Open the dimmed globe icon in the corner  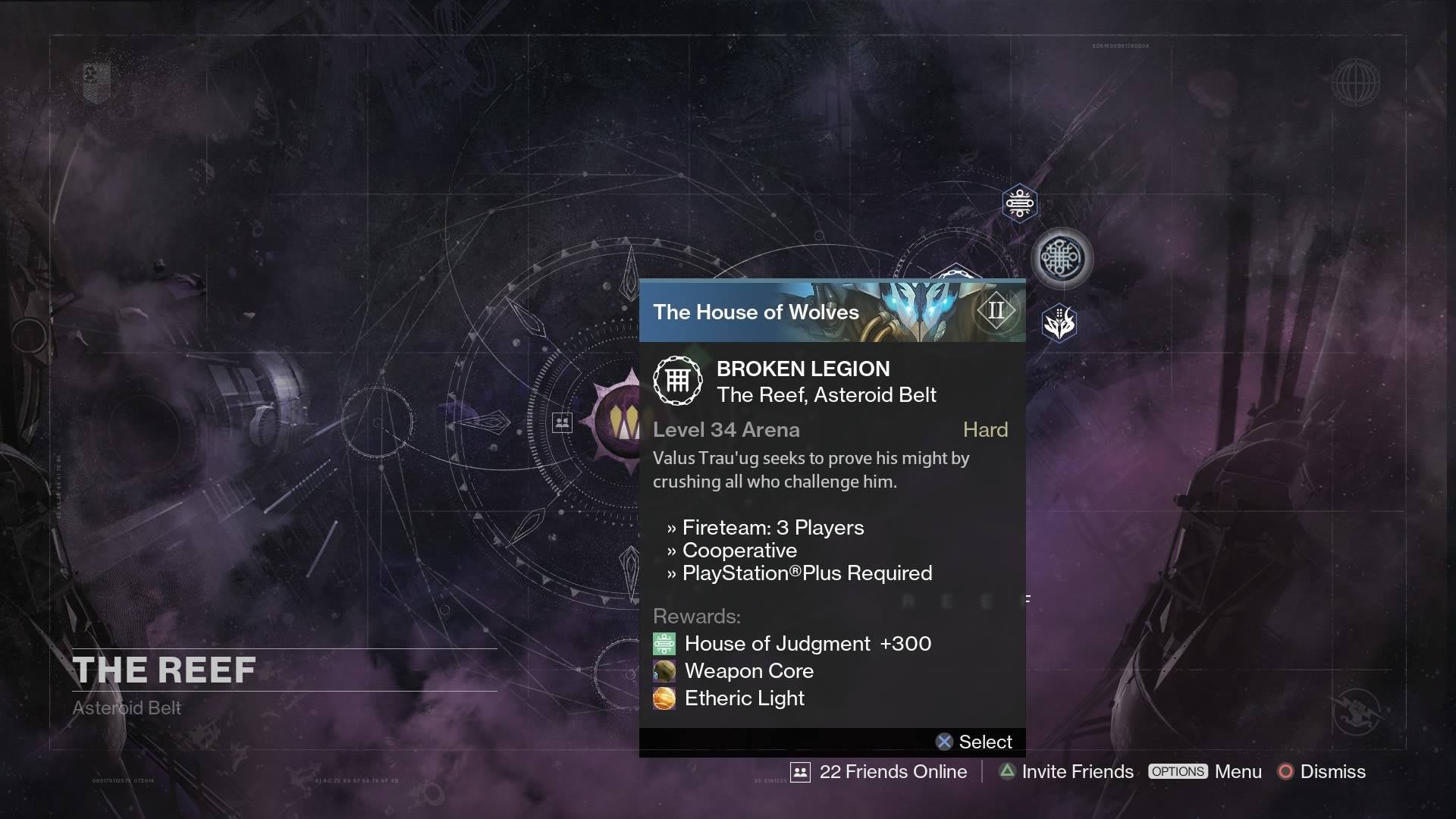coord(1355,82)
